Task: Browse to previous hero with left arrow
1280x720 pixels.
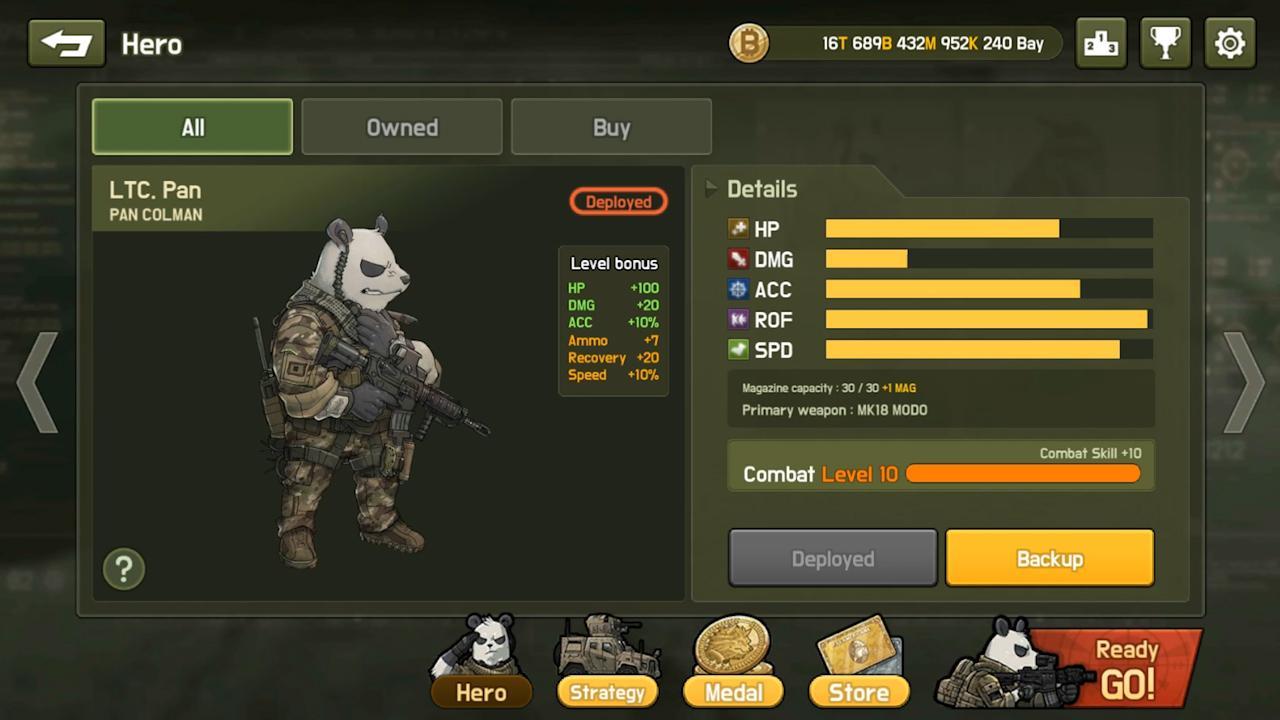Action: tap(36, 385)
